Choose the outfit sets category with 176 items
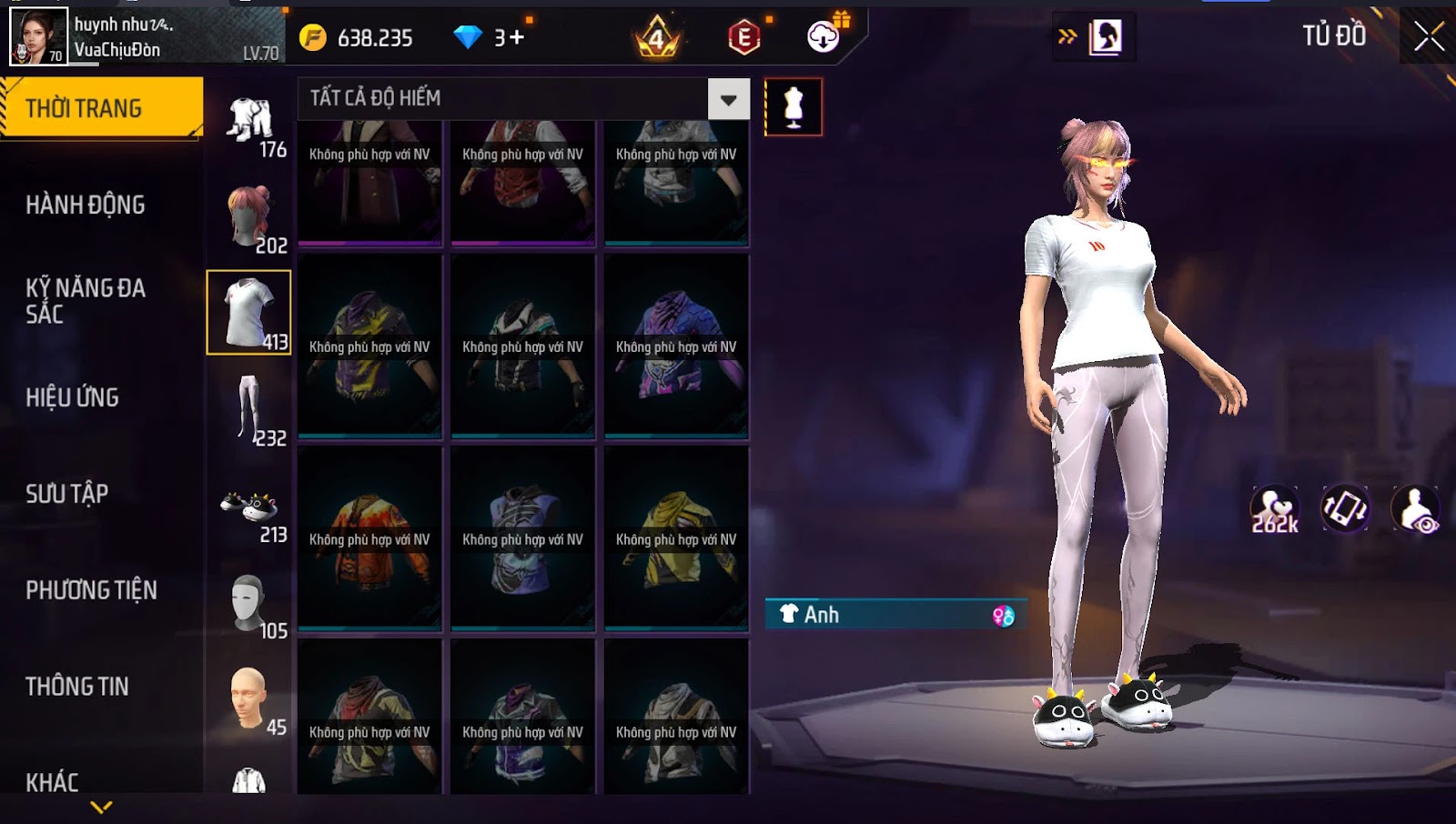 tap(251, 124)
